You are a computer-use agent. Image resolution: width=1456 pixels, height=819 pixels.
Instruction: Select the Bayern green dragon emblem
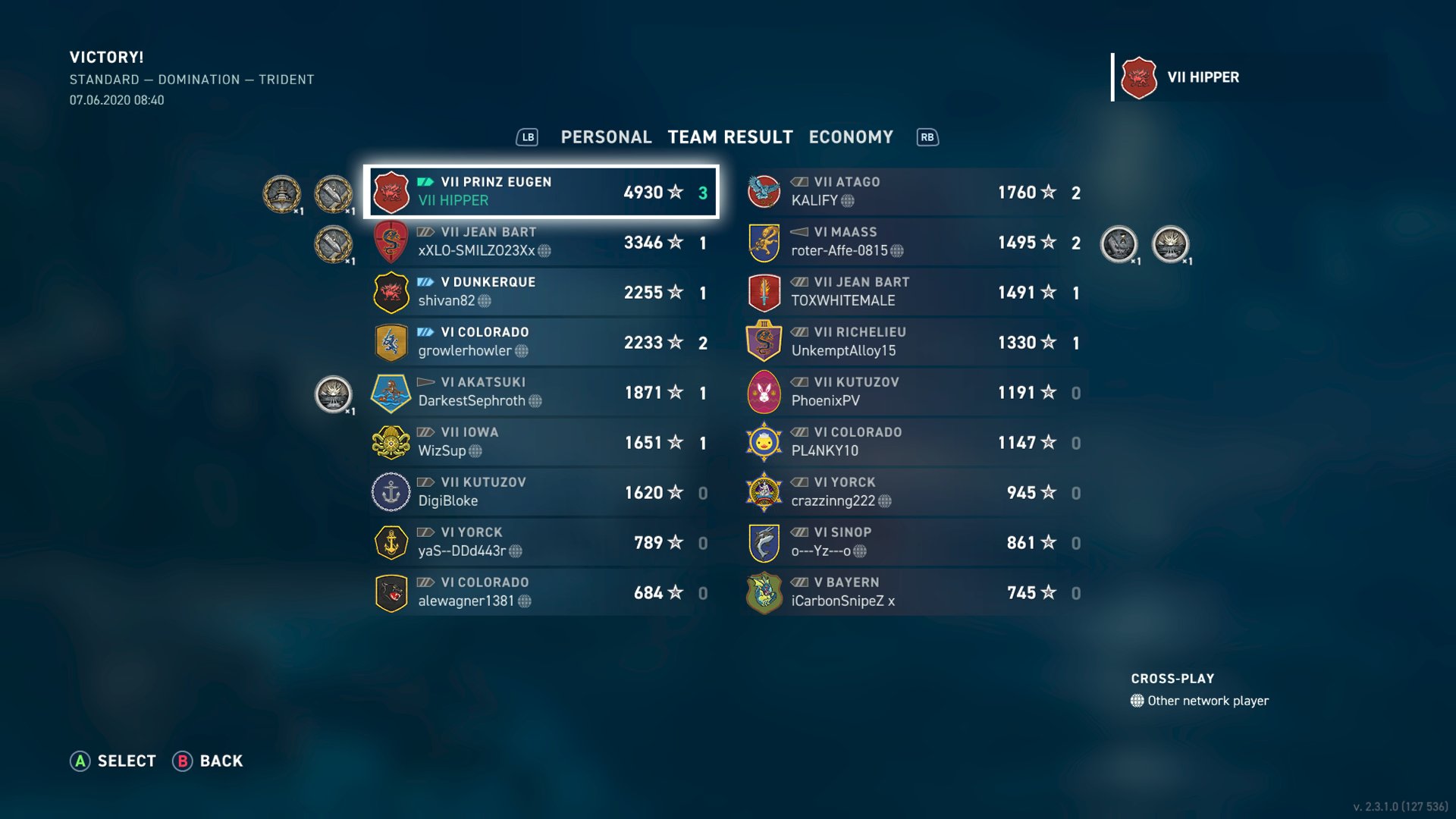tap(764, 591)
